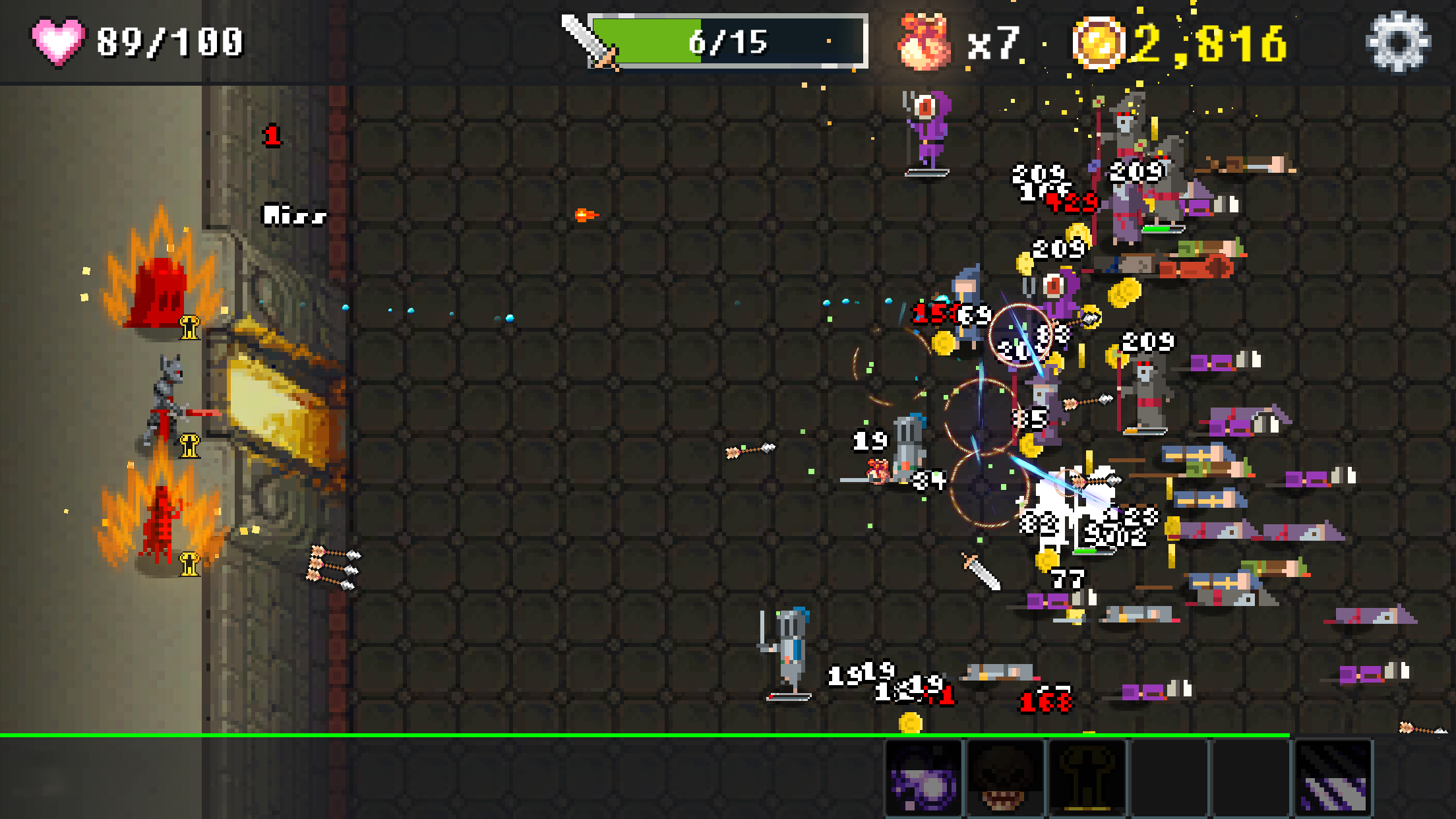Click the fire bomb x7 icon
This screenshot has width=1456, height=819.
(923, 41)
